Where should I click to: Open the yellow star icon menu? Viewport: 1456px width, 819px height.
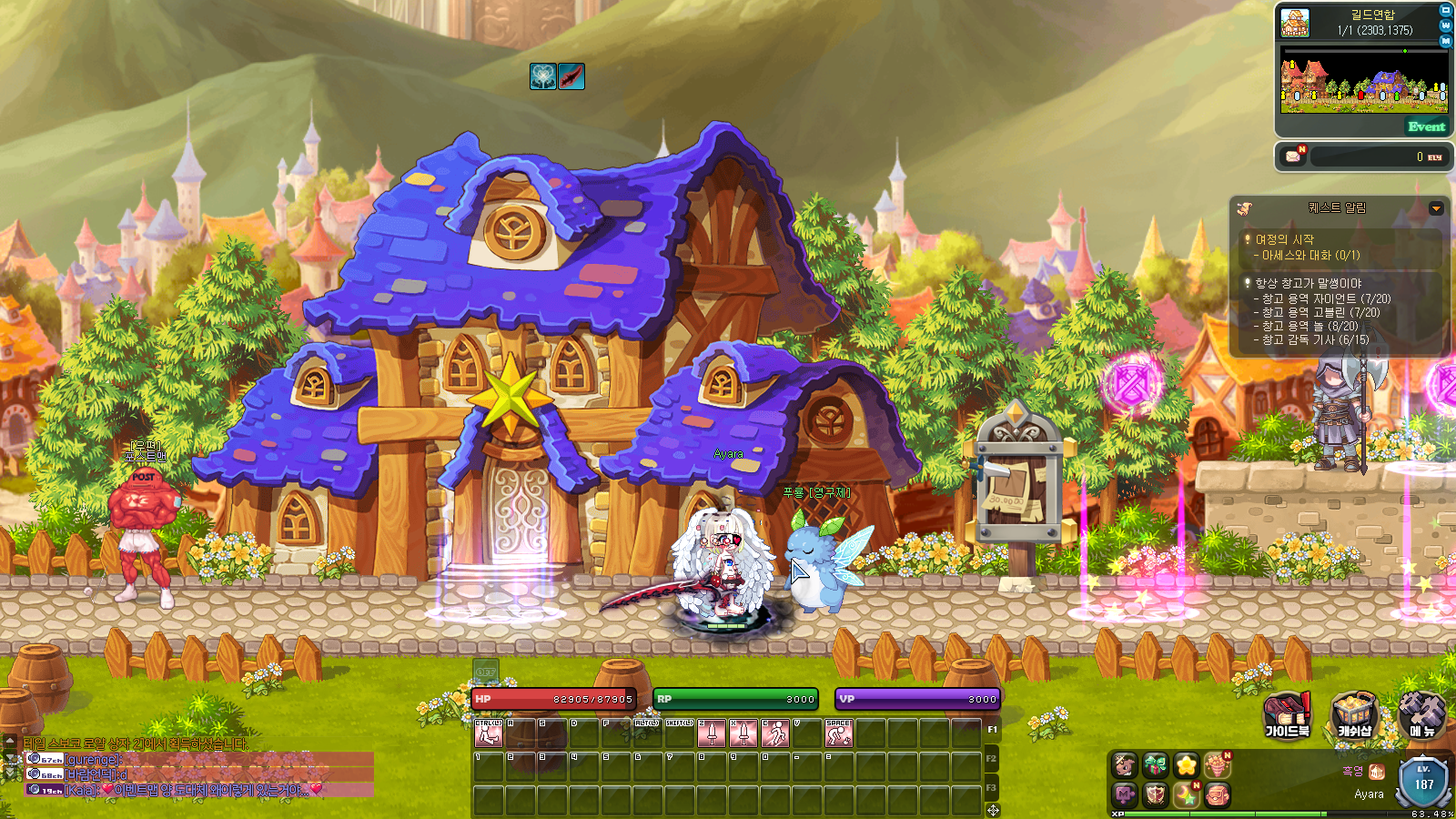pos(1186,765)
